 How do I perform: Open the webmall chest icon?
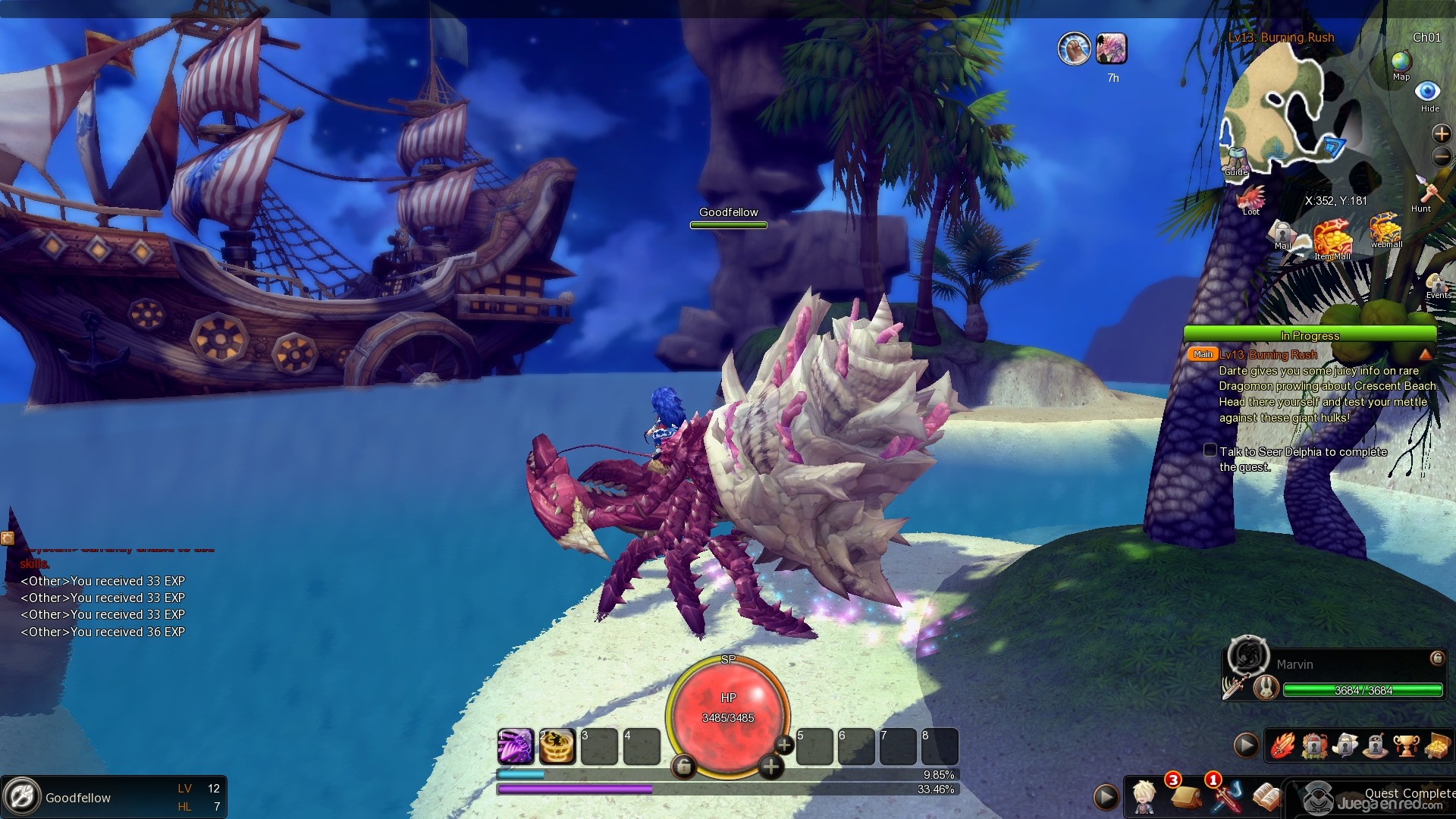click(x=1385, y=229)
